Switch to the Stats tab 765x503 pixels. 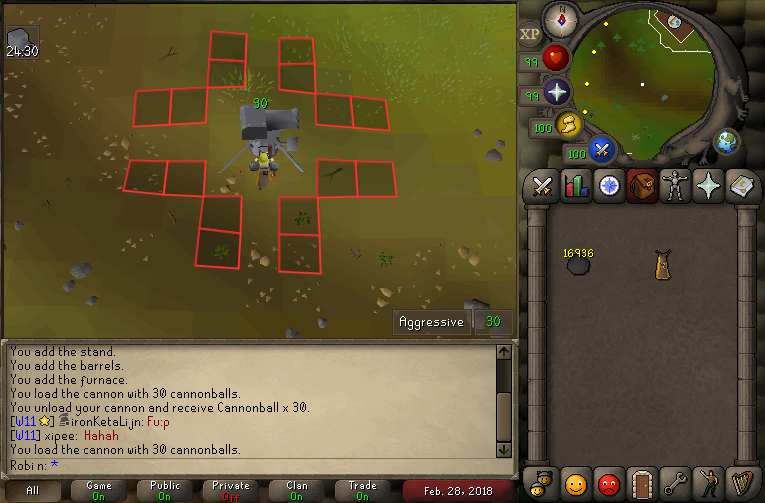point(576,186)
